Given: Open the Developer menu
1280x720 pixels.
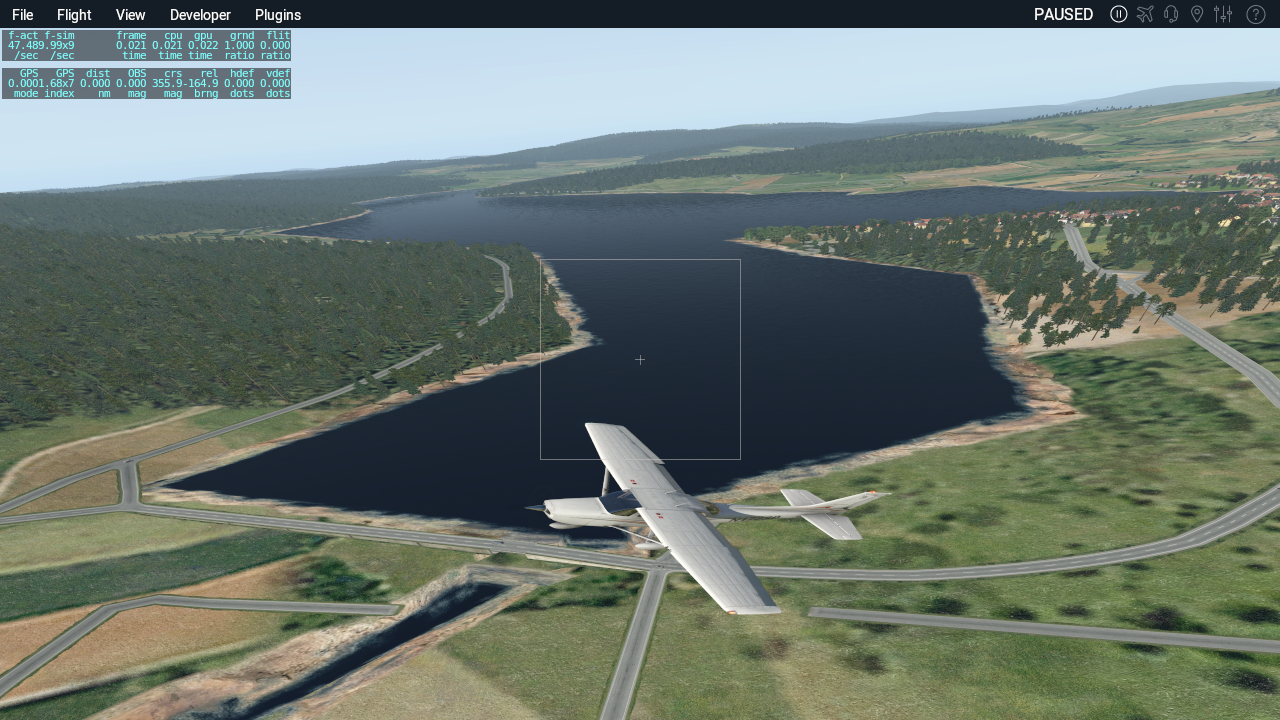Looking at the screenshot, I should 200,15.
